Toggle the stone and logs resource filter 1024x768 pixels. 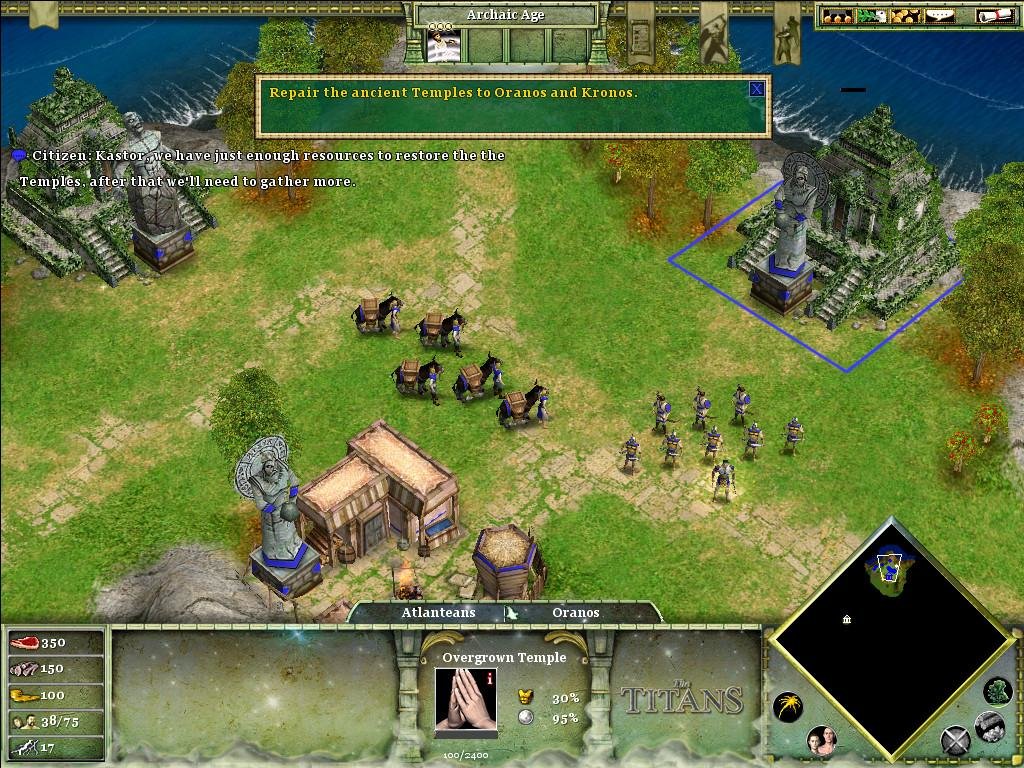pyautogui.click(x=988, y=726)
